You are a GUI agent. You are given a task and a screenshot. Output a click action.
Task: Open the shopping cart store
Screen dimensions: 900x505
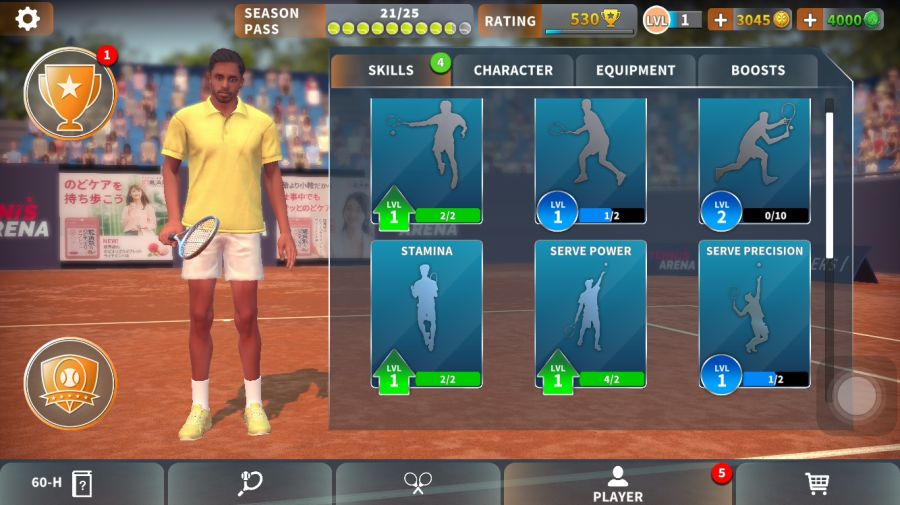[x=817, y=484]
